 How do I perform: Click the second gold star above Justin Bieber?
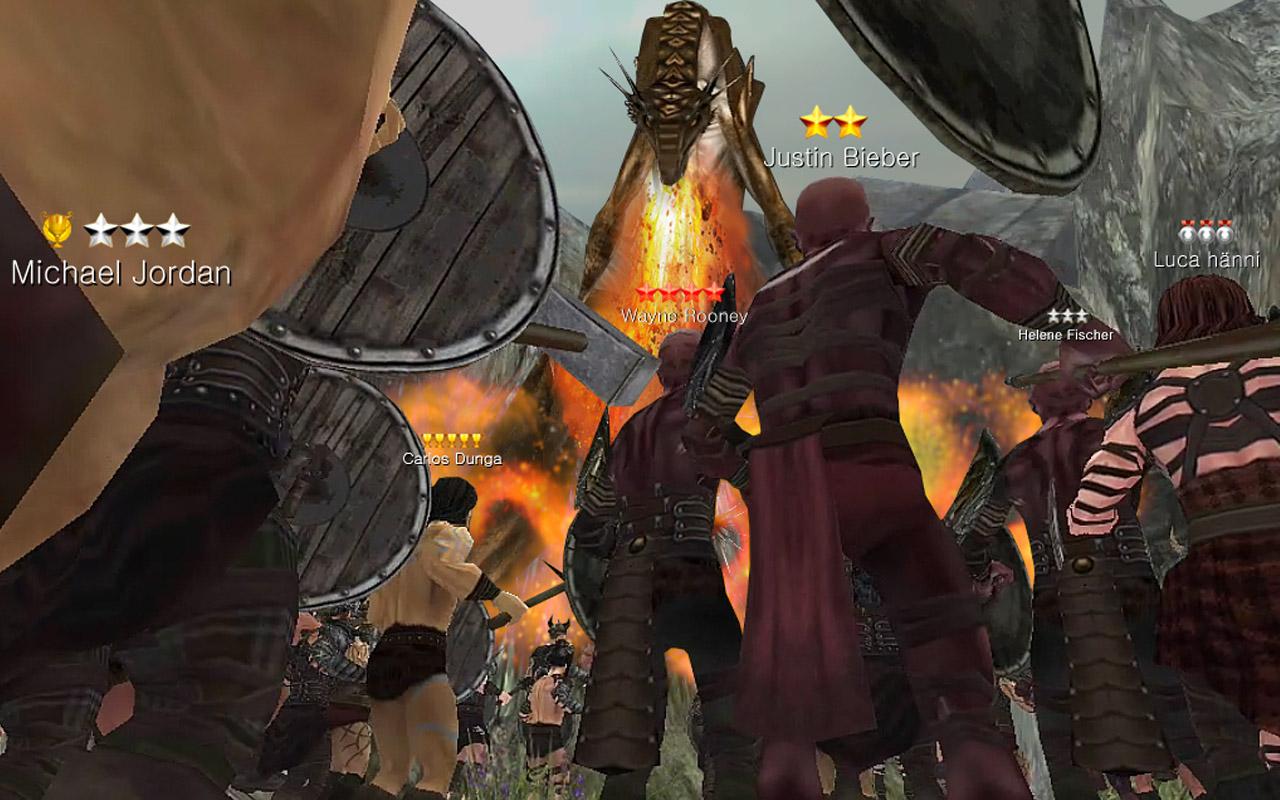click(848, 122)
